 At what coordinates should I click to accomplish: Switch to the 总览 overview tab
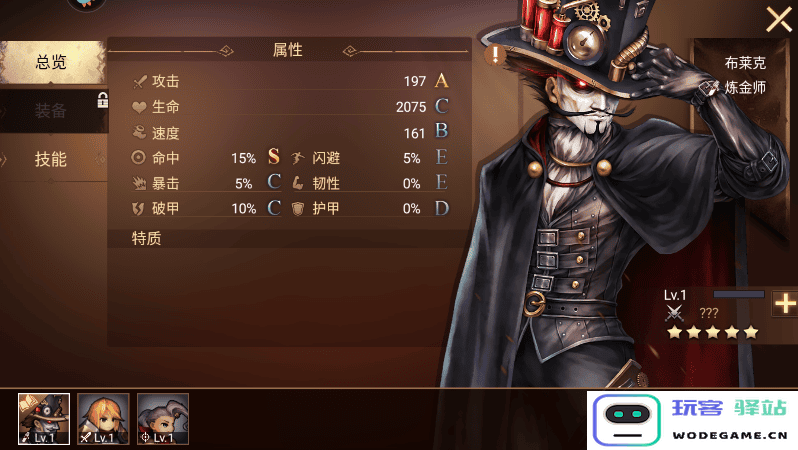click(52, 62)
